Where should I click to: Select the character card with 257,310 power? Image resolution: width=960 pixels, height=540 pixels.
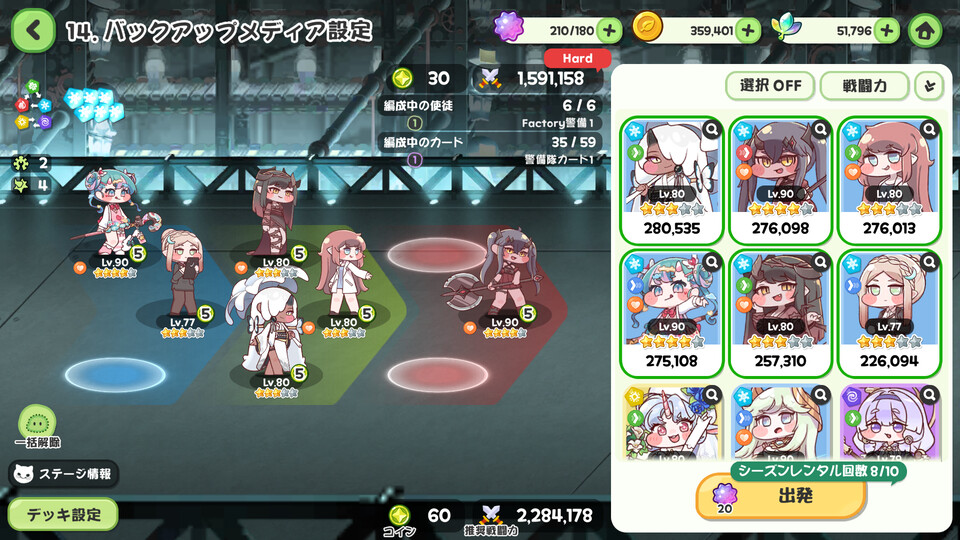pyautogui.click(x=779, y=314)
